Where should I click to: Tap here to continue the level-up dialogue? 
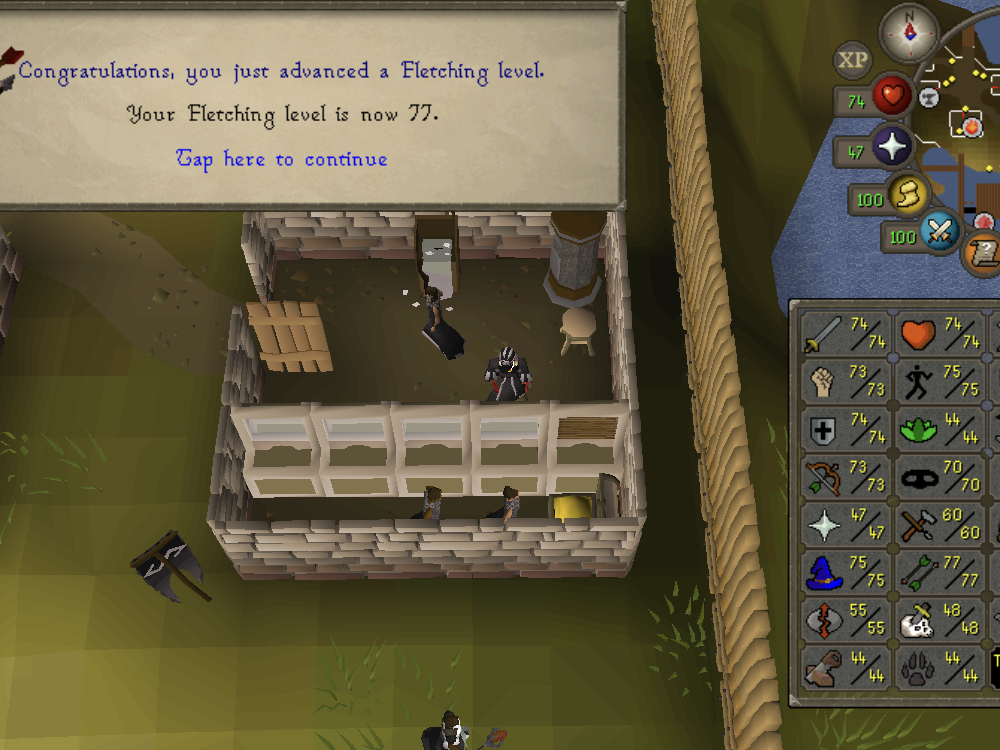(282, 159)
